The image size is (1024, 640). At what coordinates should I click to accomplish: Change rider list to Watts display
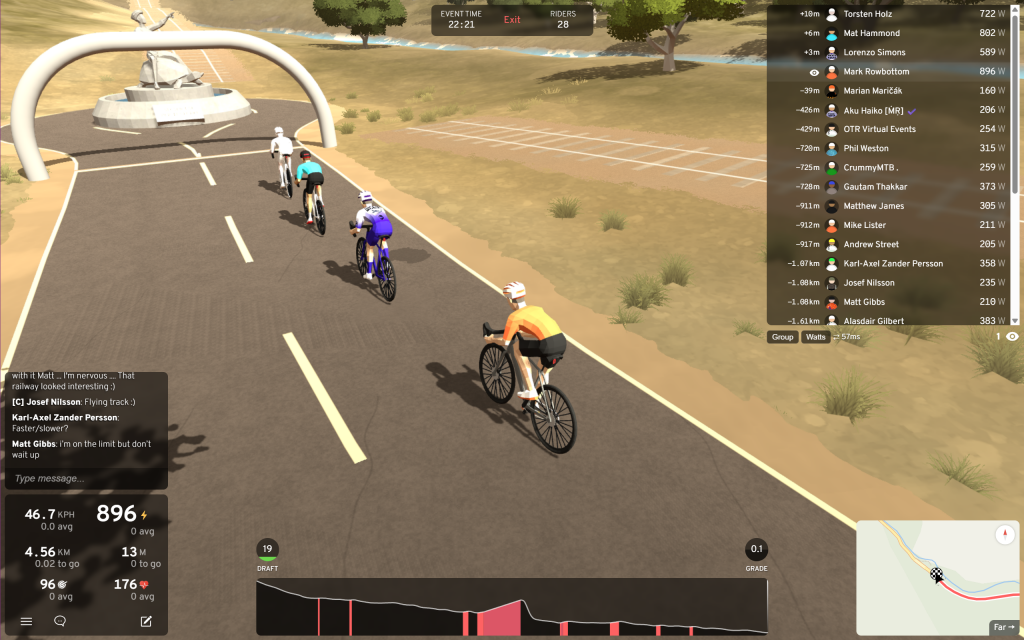tap(816, 337)
